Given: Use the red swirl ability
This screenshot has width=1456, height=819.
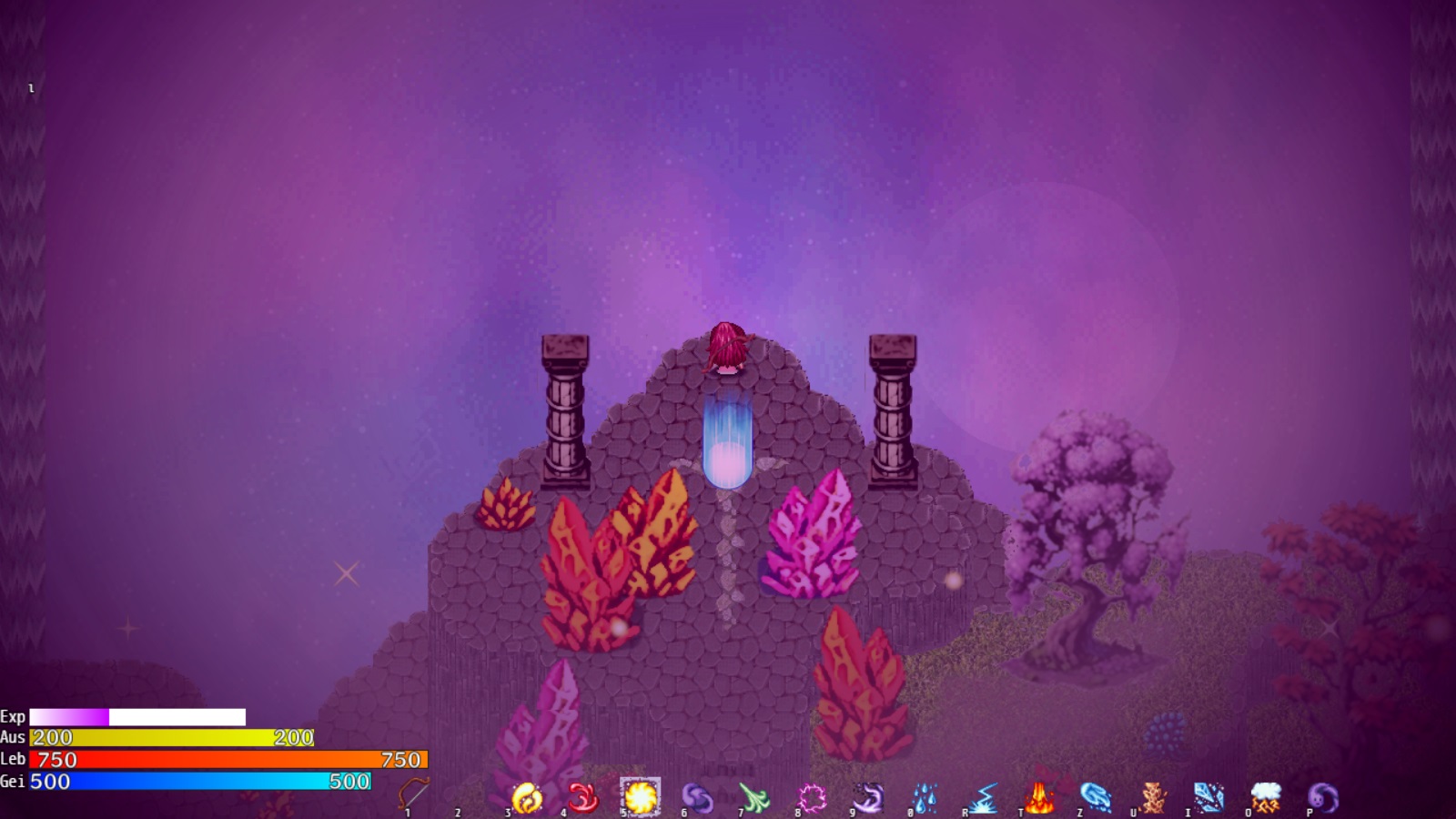Looking at the screenshot, I should 583,798.
